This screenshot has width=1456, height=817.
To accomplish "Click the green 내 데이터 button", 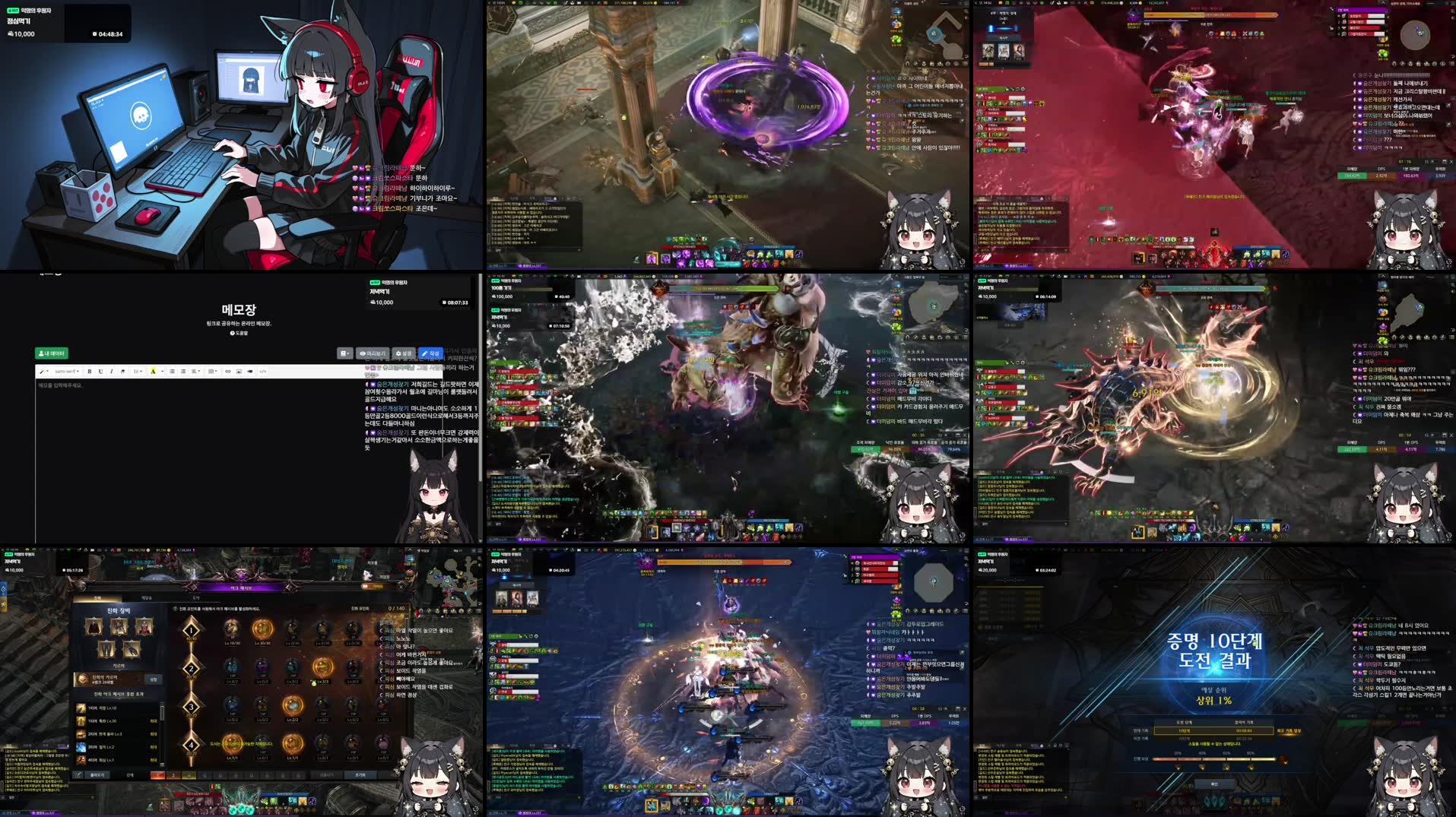I will (52, 353).
